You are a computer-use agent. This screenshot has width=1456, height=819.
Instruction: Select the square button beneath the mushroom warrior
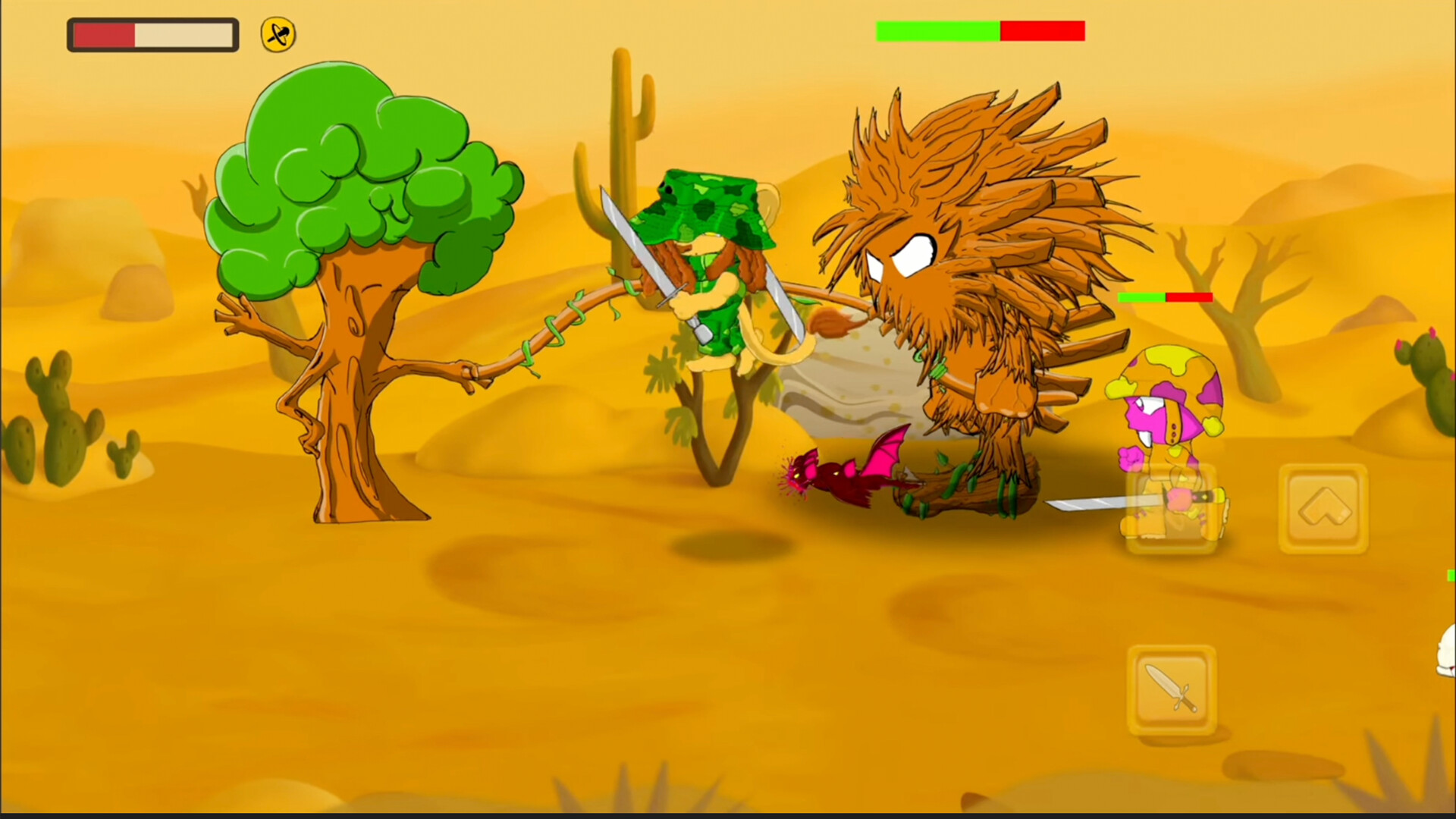[x=1172, y=508]
